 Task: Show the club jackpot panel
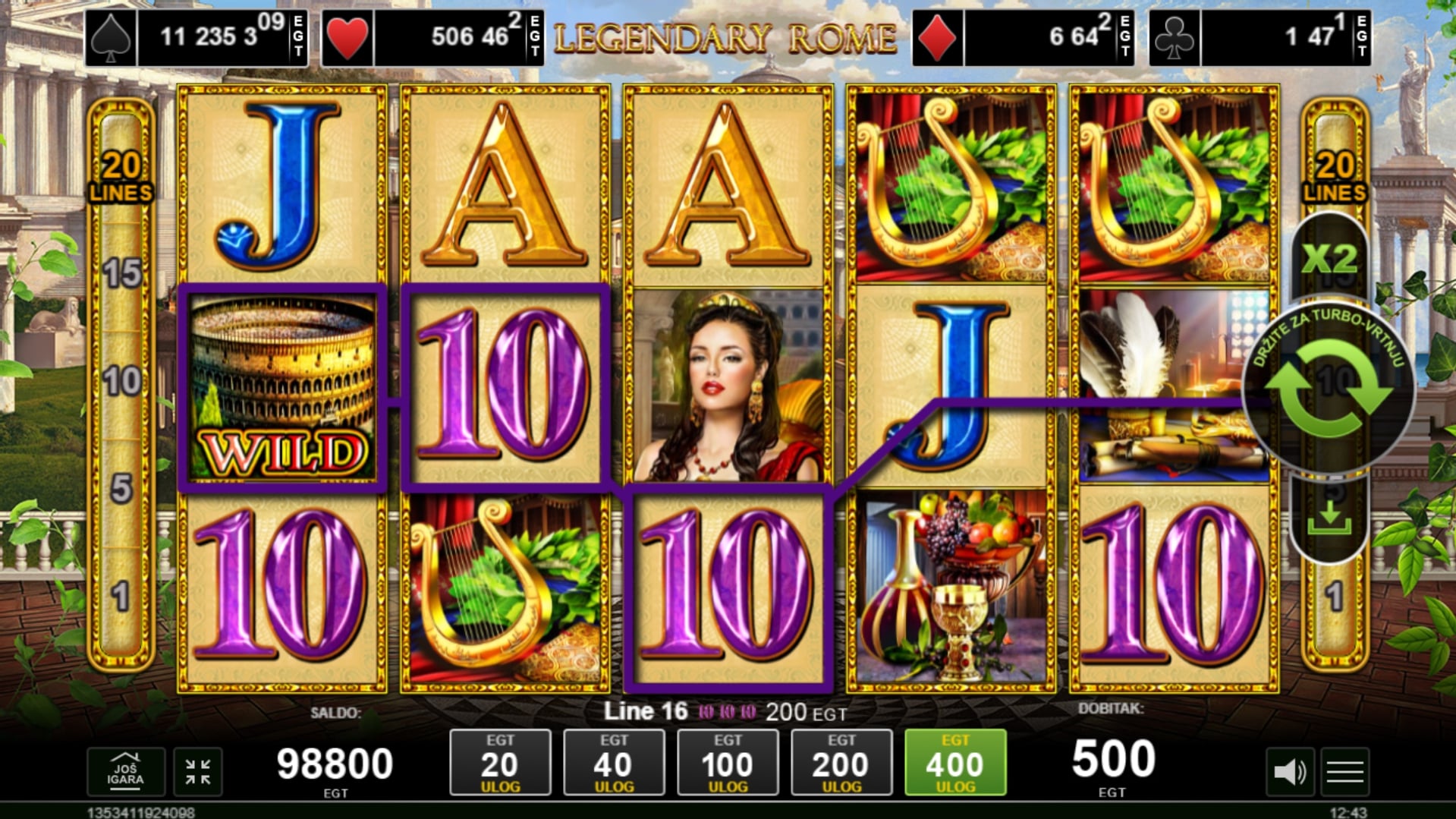point(1260,37)
